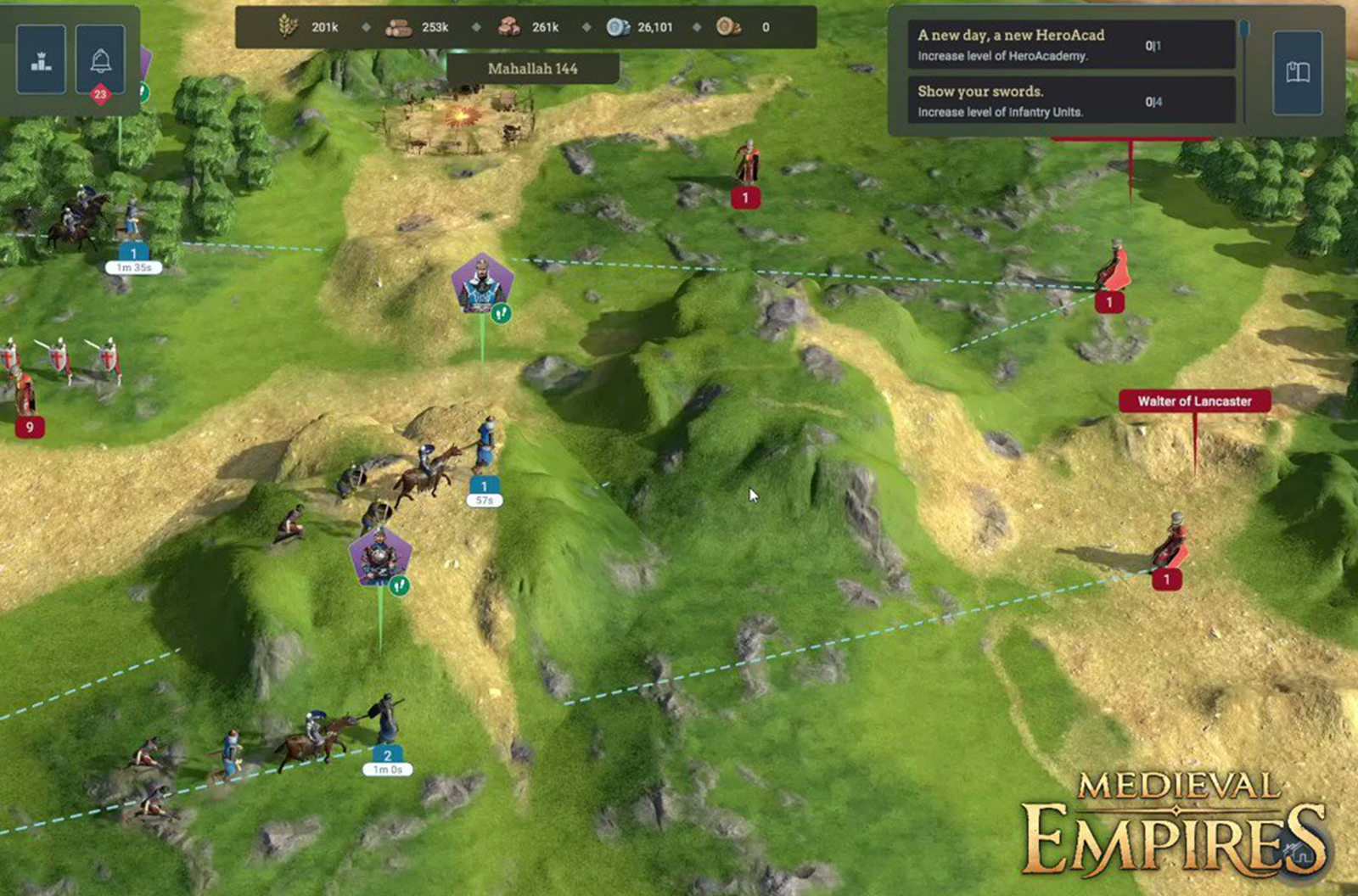Click the quest panel scrollbar
Viewport: 1358px width, 896px height.
(1244, 30)
